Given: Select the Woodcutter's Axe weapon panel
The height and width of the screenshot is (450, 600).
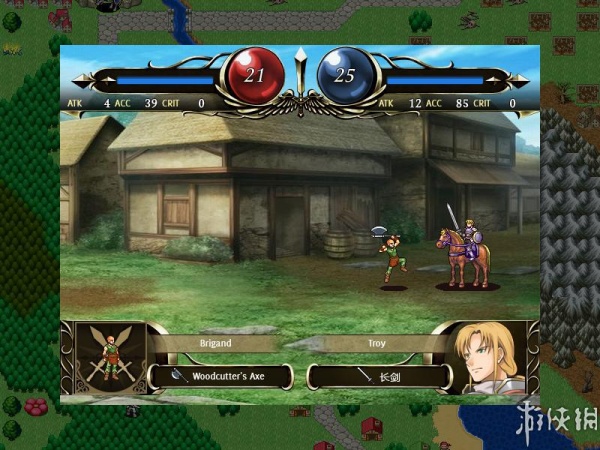Looking at the screenshot, I should 220,377.
